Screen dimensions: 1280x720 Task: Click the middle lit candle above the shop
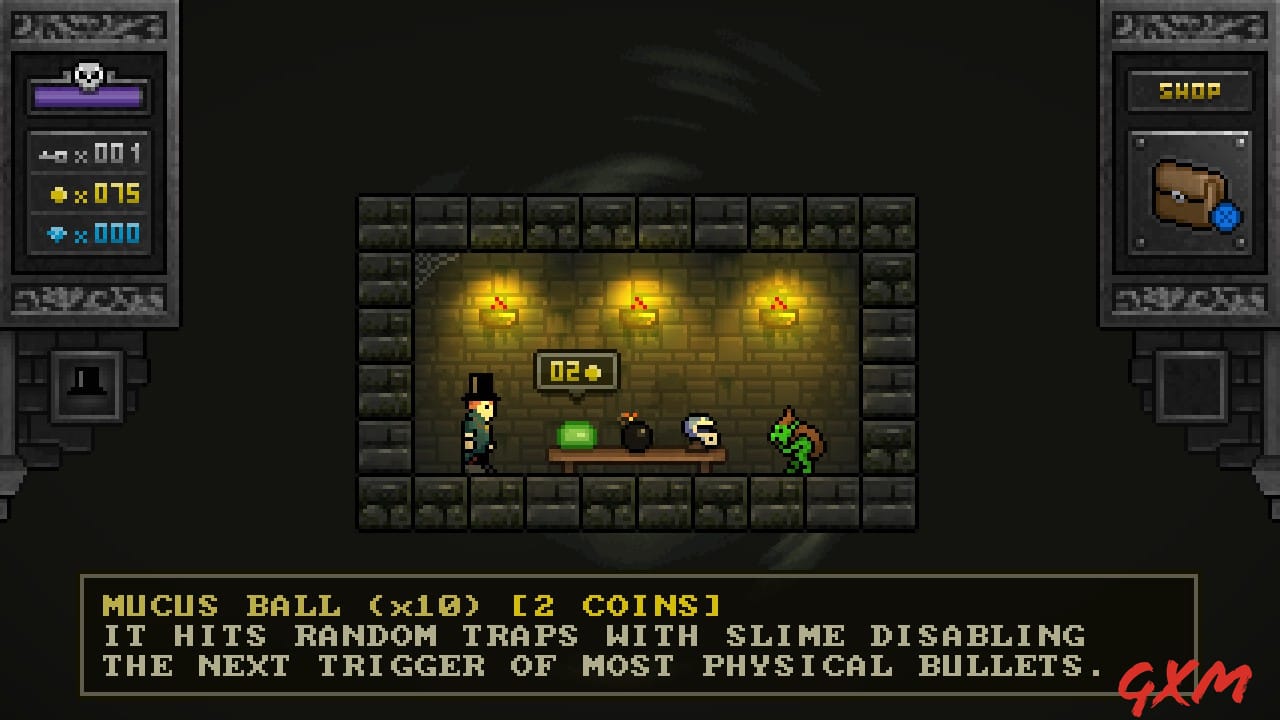pos(637,305)
